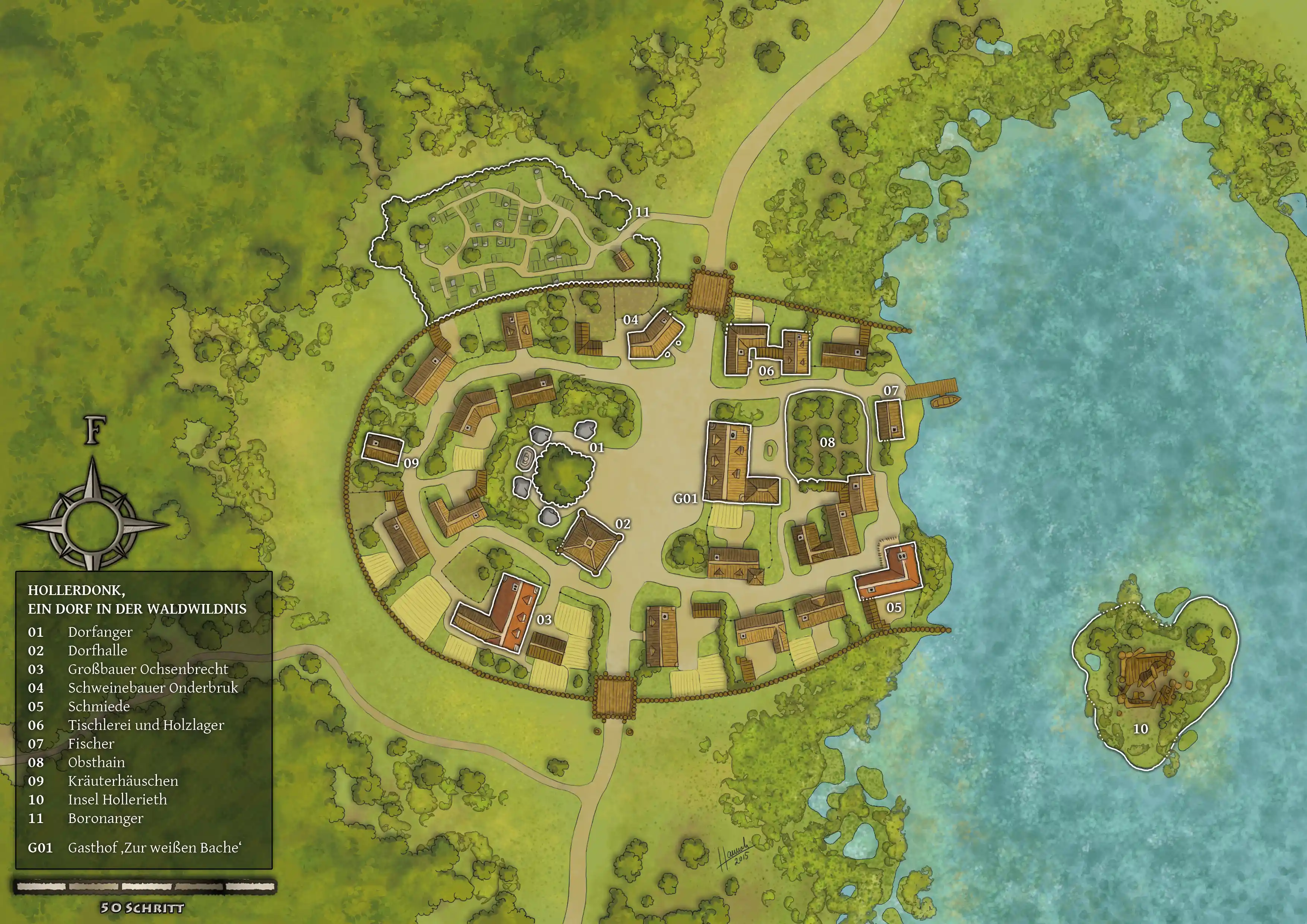Choose Insel Hollerieth in the legend

coord(117,799)
